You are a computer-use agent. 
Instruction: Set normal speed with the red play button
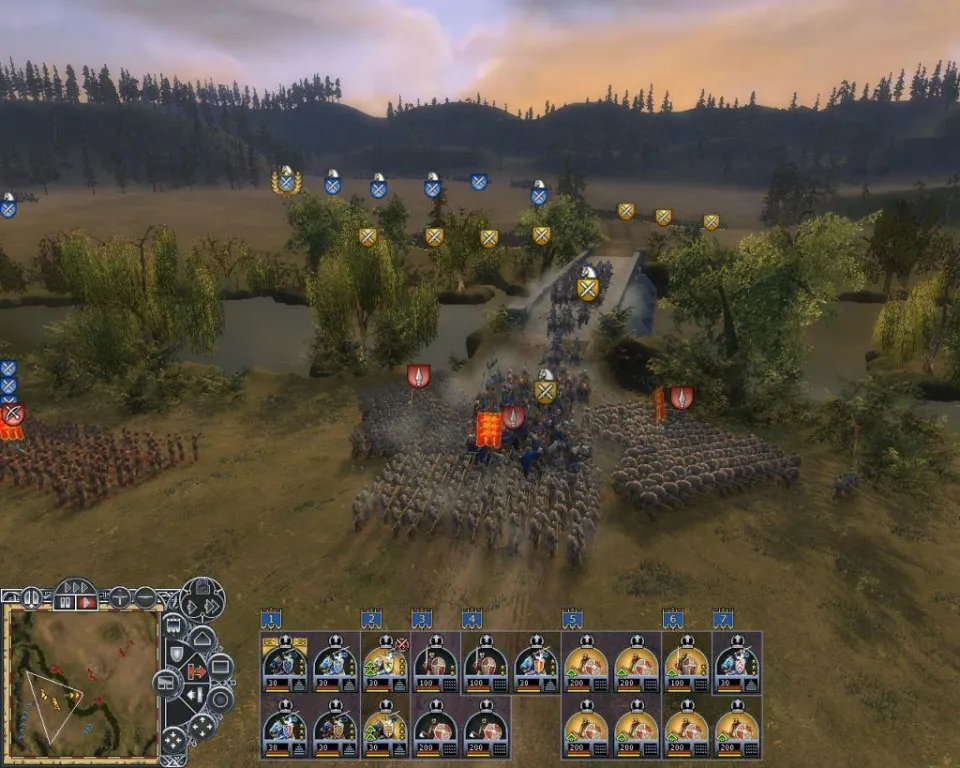(87, 602)
